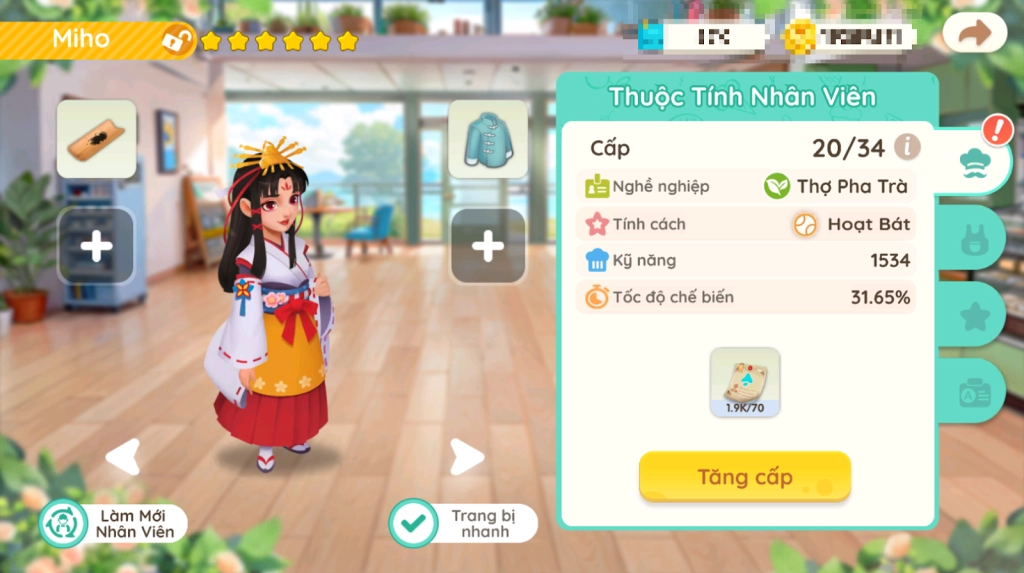This screenshot has height=573, width=1024.
Task: Add equipment in empty slot below jacket
Action: pyautogui.click(x=488, y=246)
